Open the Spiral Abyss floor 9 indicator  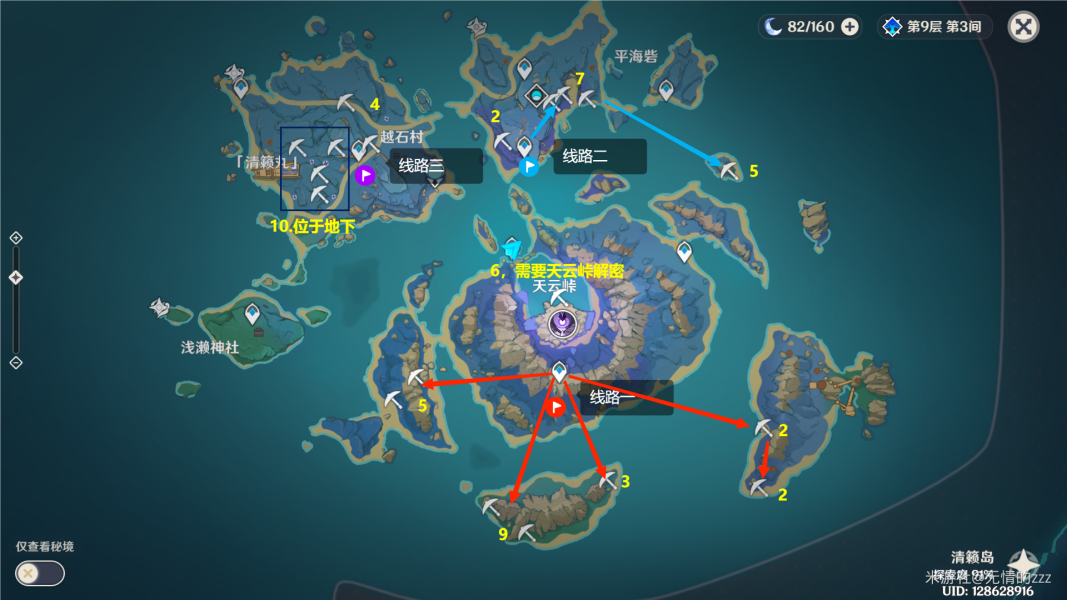click(x=934, y=27)
